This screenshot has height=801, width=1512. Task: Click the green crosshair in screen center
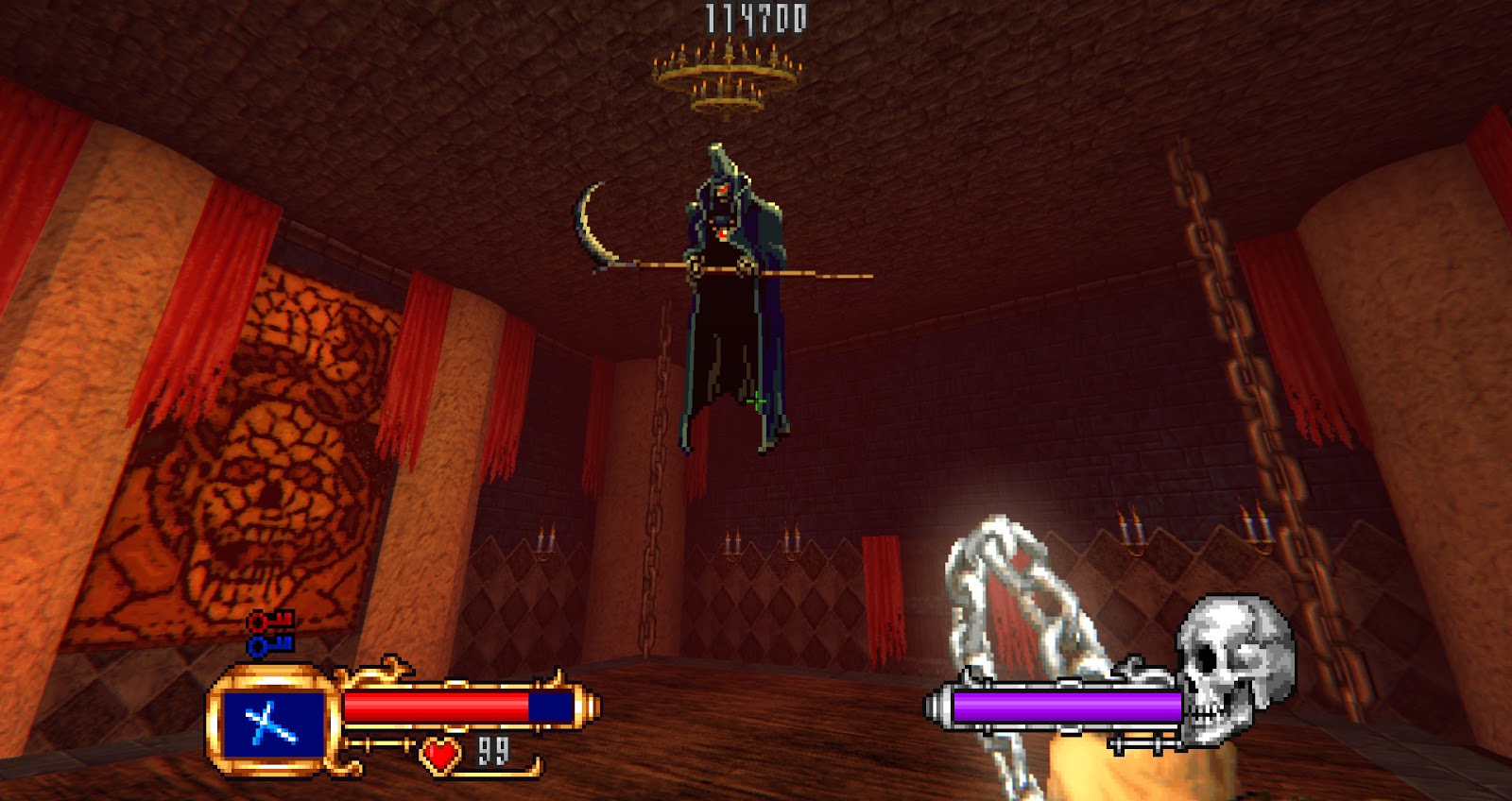click(x=756, y=400)
